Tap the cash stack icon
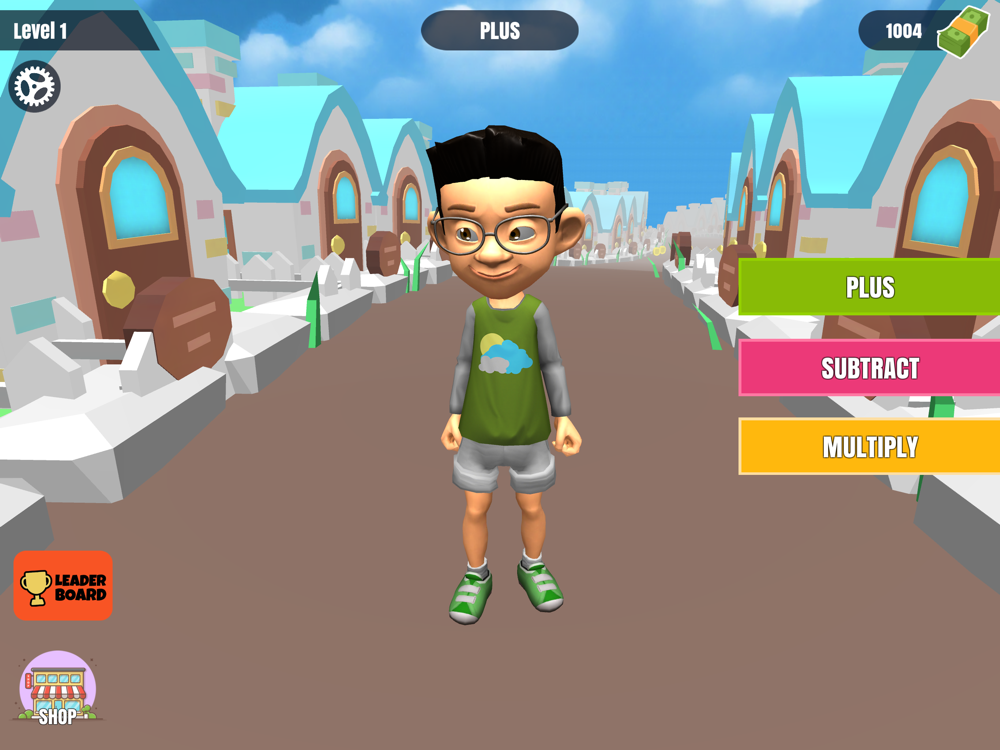 point(962,31)
